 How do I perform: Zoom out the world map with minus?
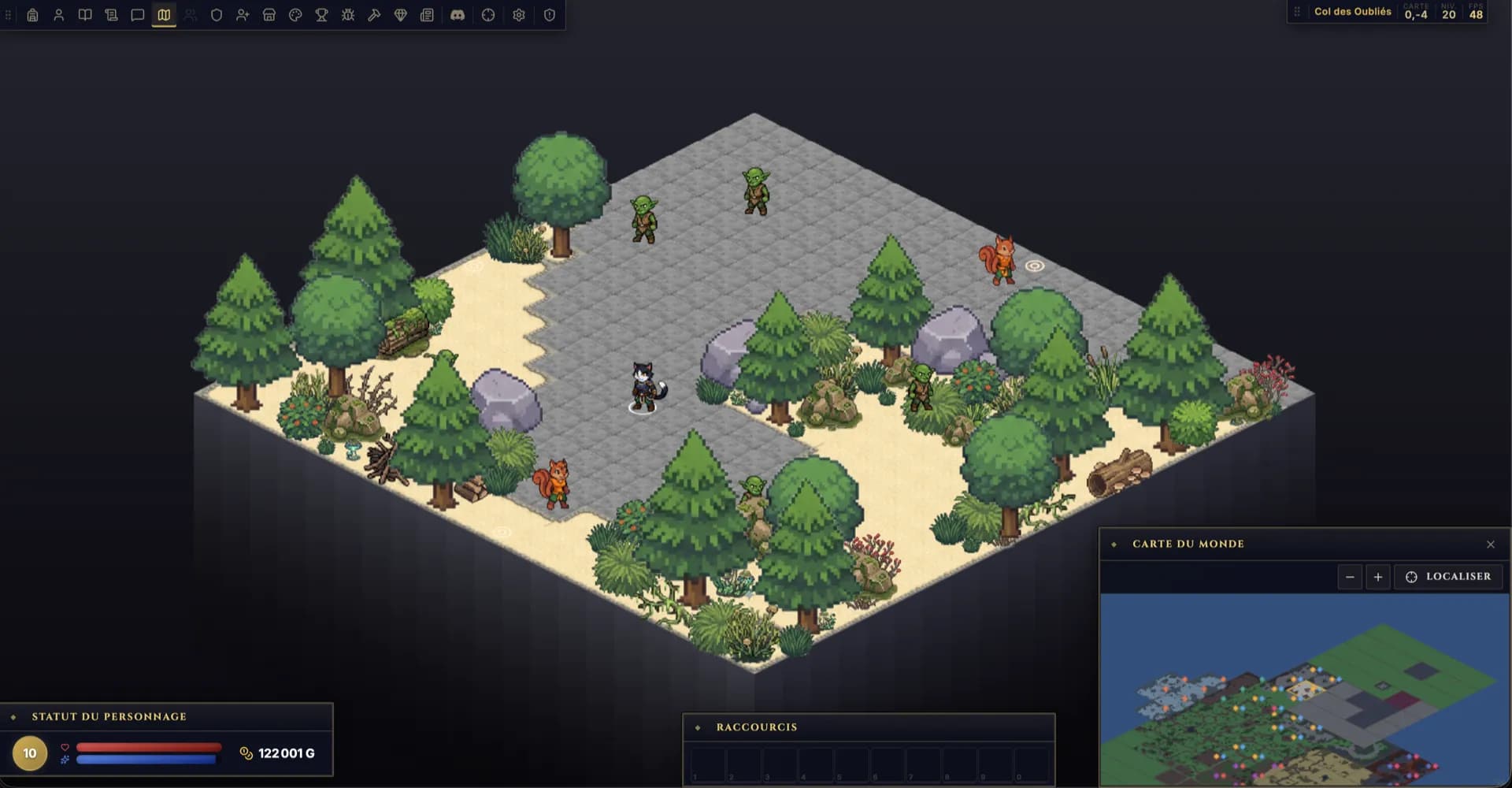point(1350,577)
